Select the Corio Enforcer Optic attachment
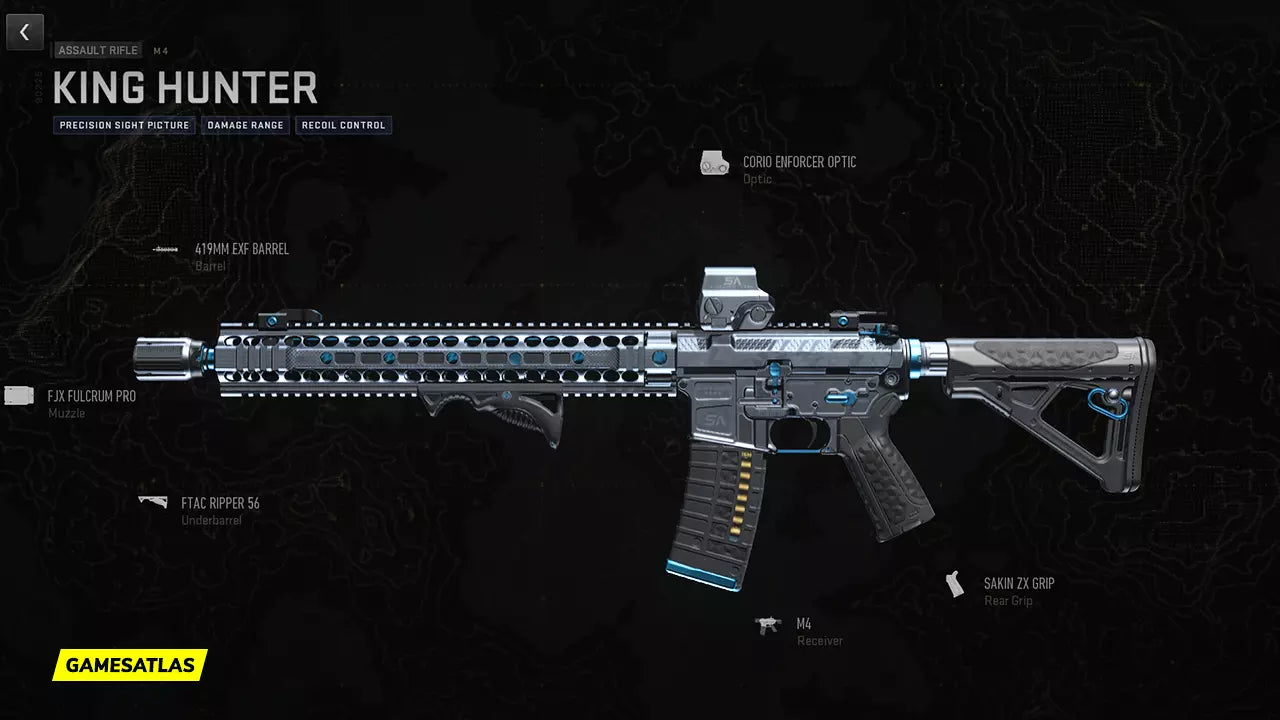 (798, 162)
